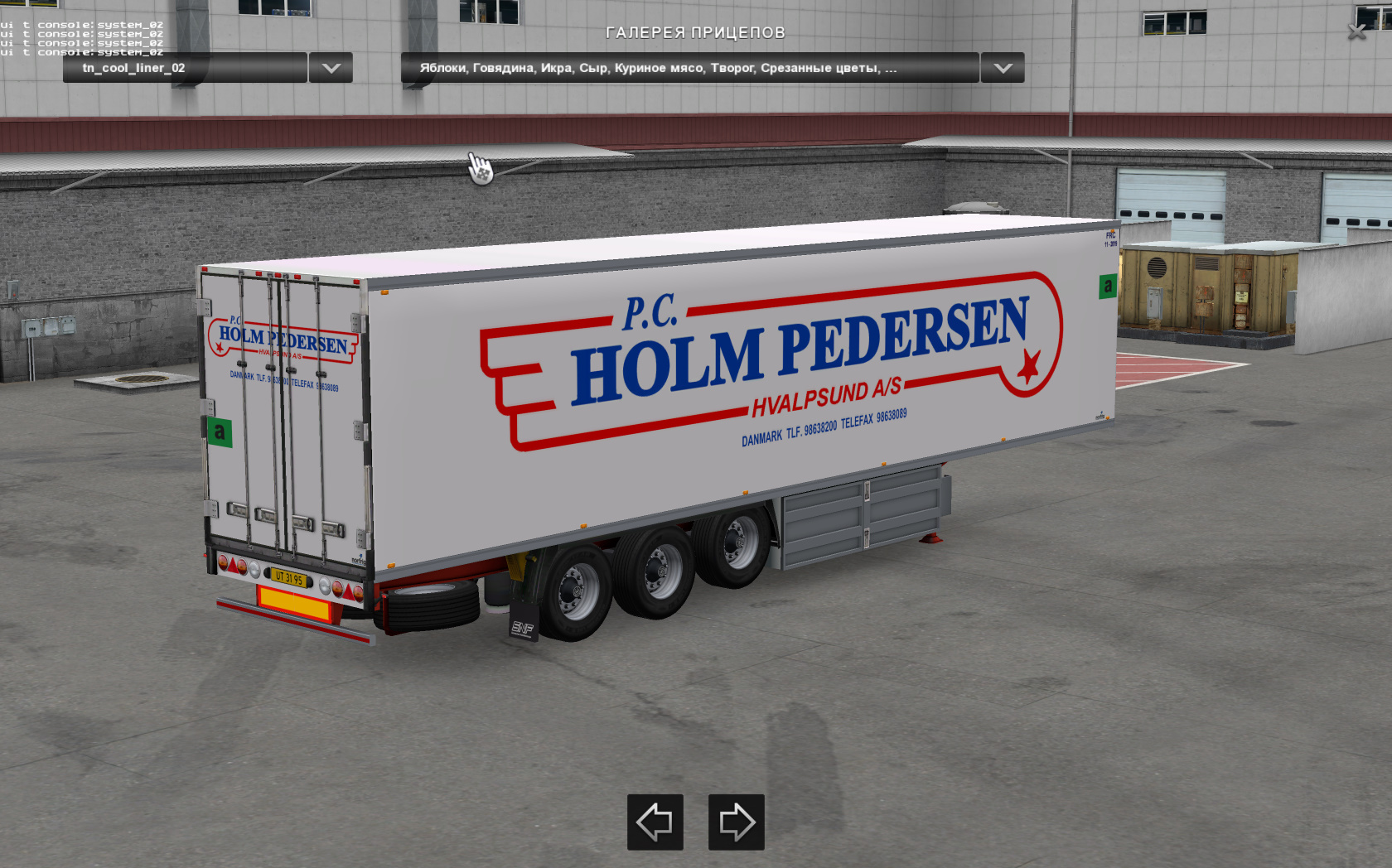The width and height of the screenshot is (1392, 868).
Task: Expand the cargo list arrow button
Action: (1003, 68)
